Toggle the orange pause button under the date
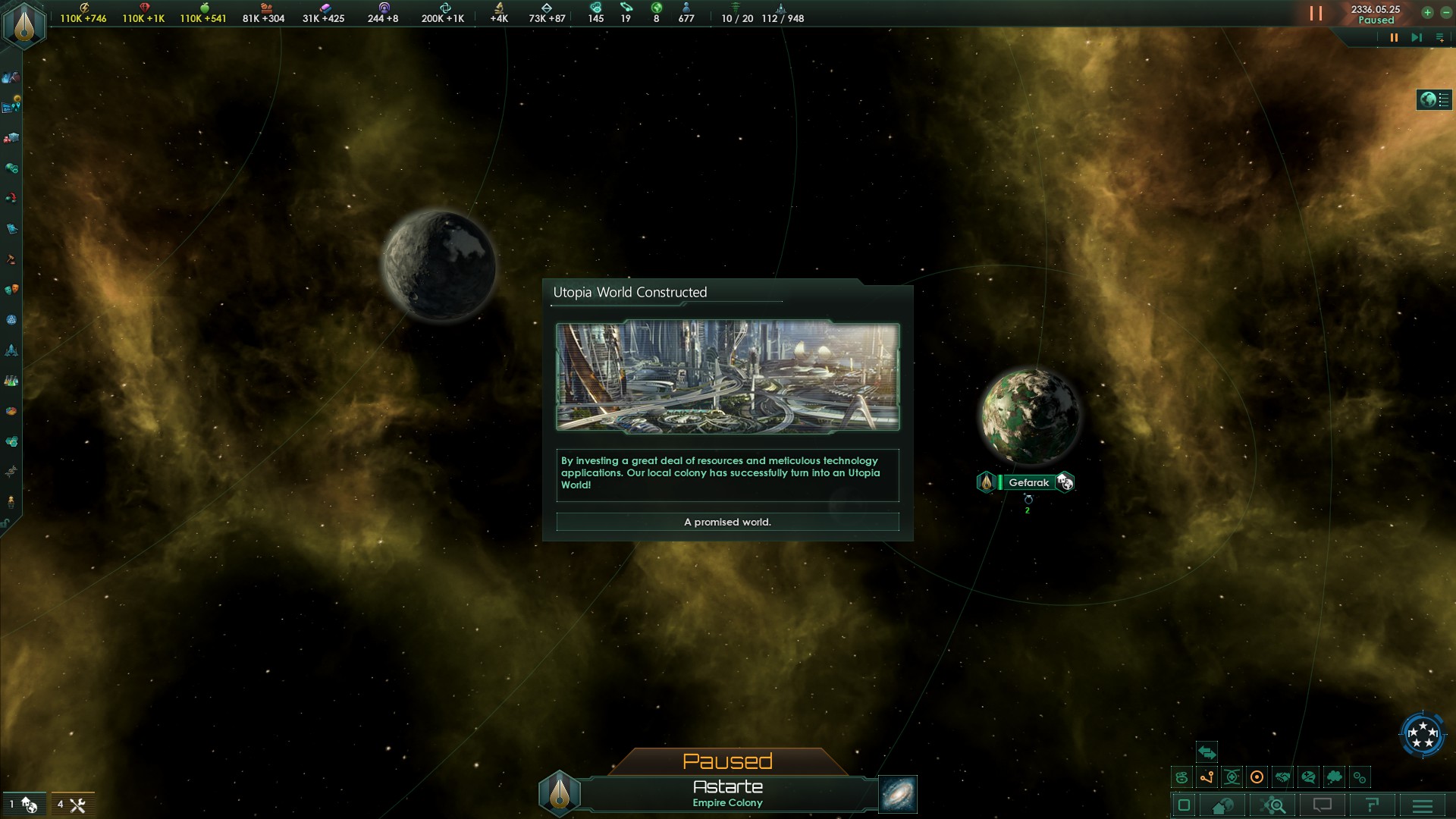This screenshot has width=1456, height=819. [1394, 37]
